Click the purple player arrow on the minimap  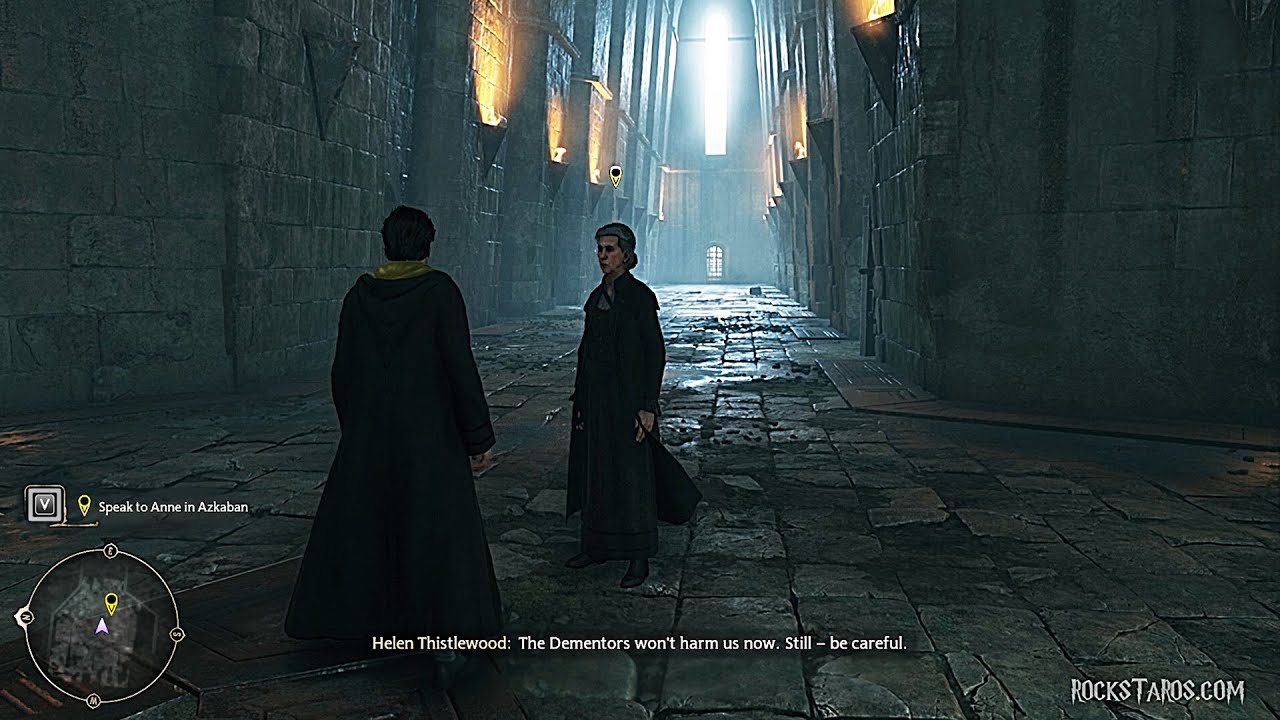point(101,626)
